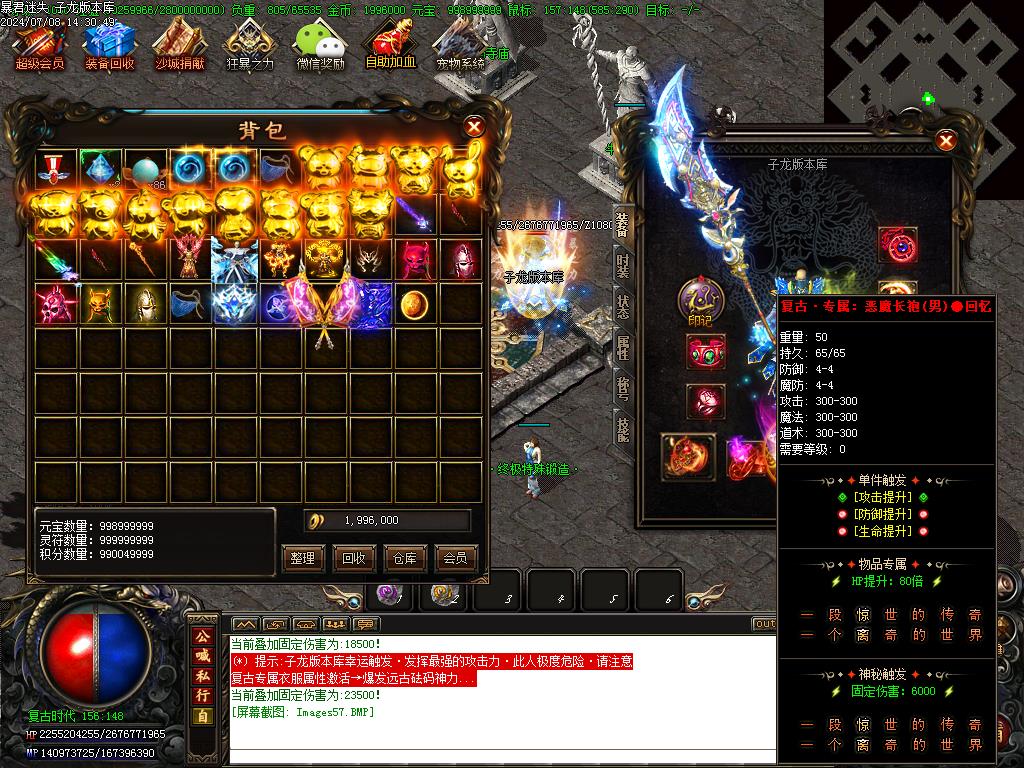Click the 印记 mark emblem icon
Viewport: 1024px width, 768px height.
click(700, 301)
